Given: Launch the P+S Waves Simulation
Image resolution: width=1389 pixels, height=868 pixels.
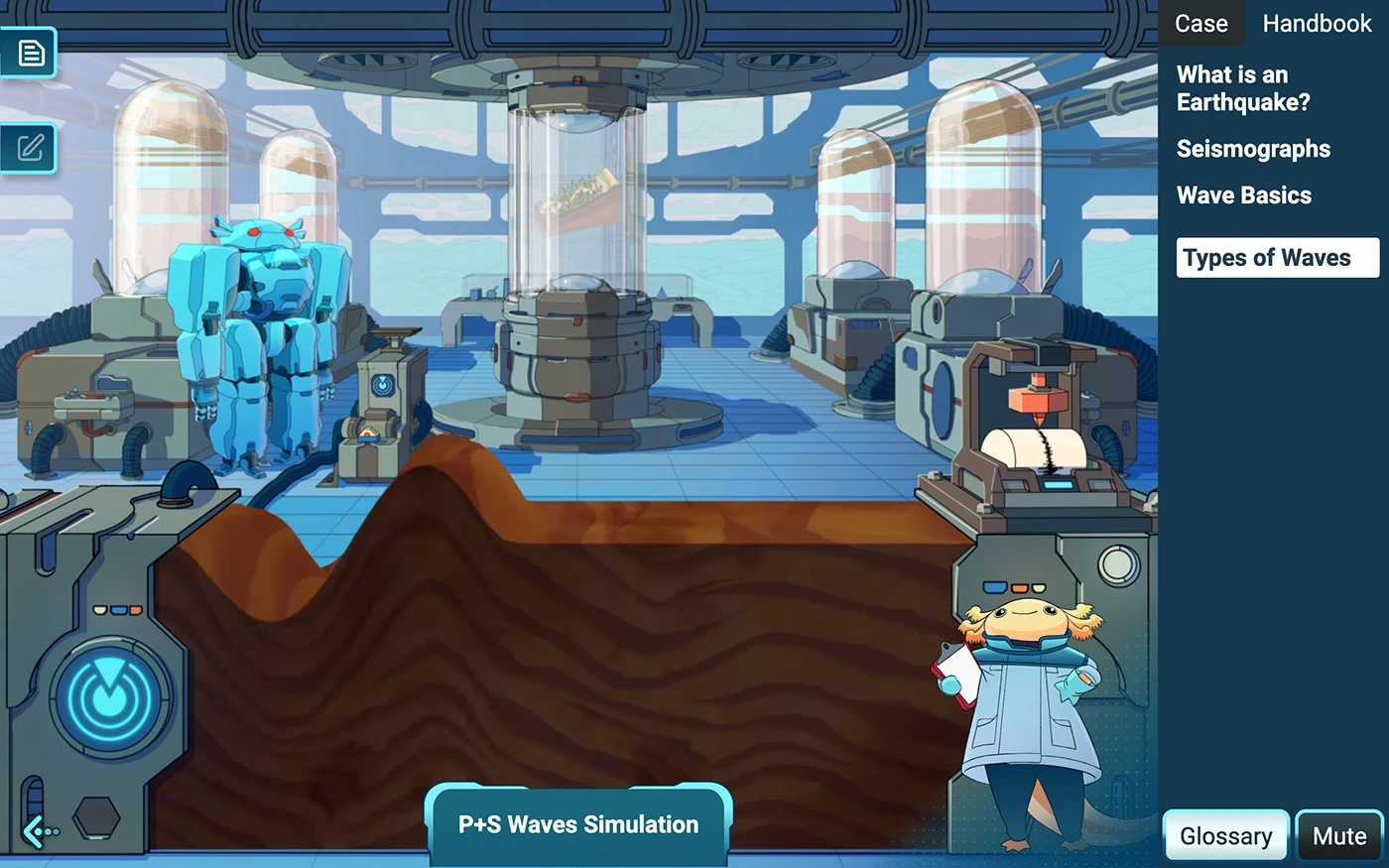Looking at the screenshot, I should (578, 824).
